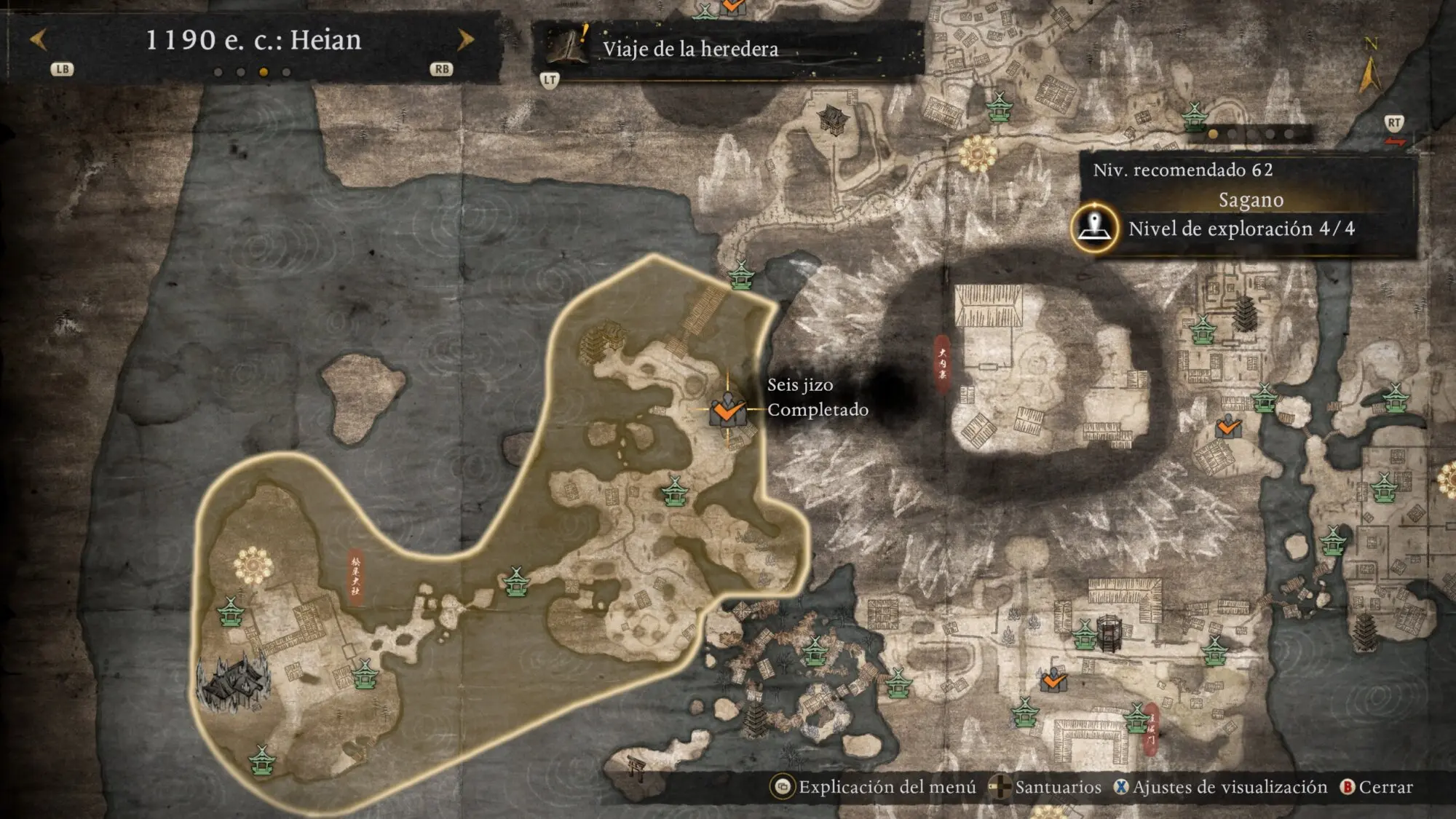Switch to the previous era with left arrow
This screenshot has height=819, width=1456.
[x=39, y=40]
